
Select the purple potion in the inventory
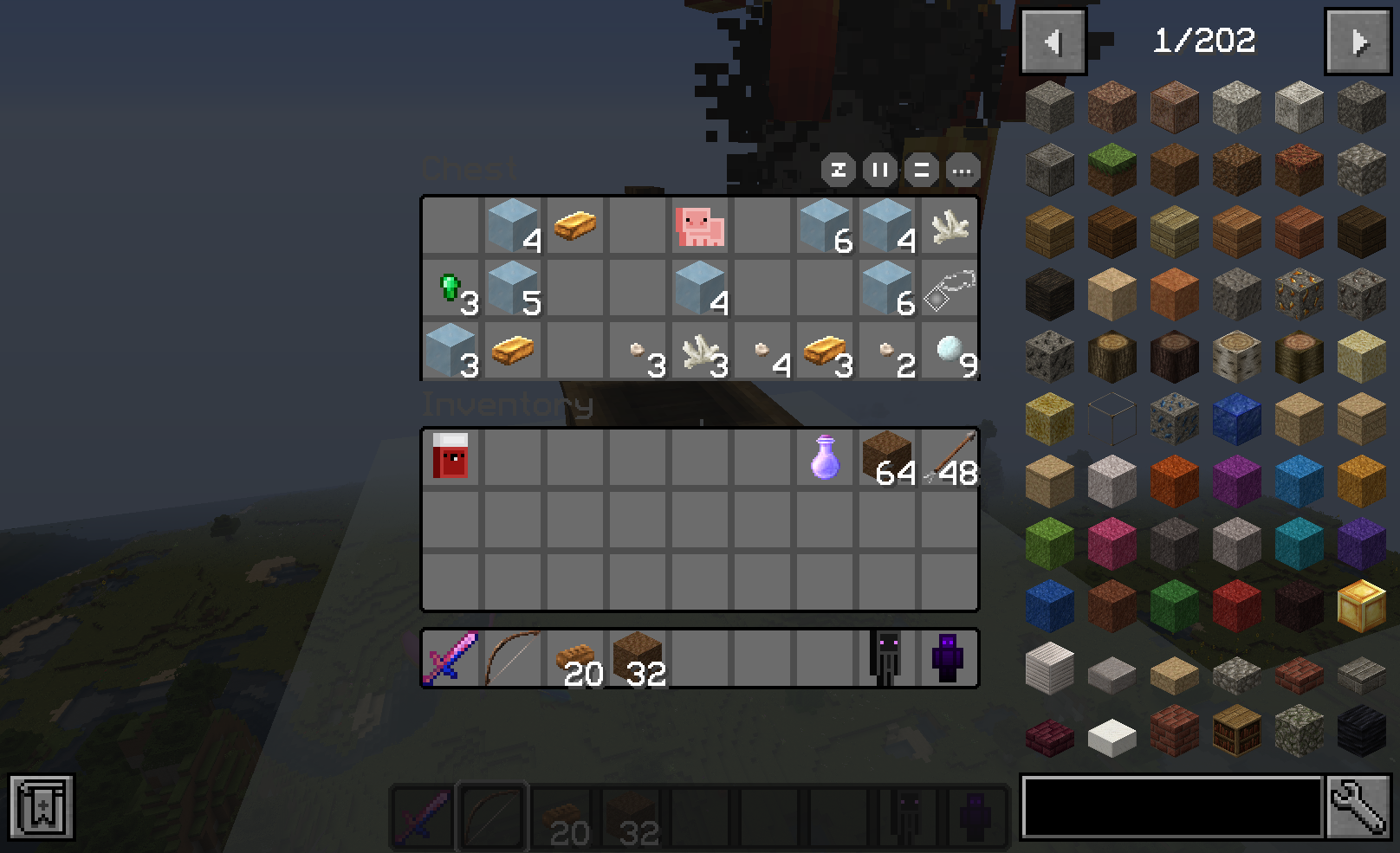(824, 456)
